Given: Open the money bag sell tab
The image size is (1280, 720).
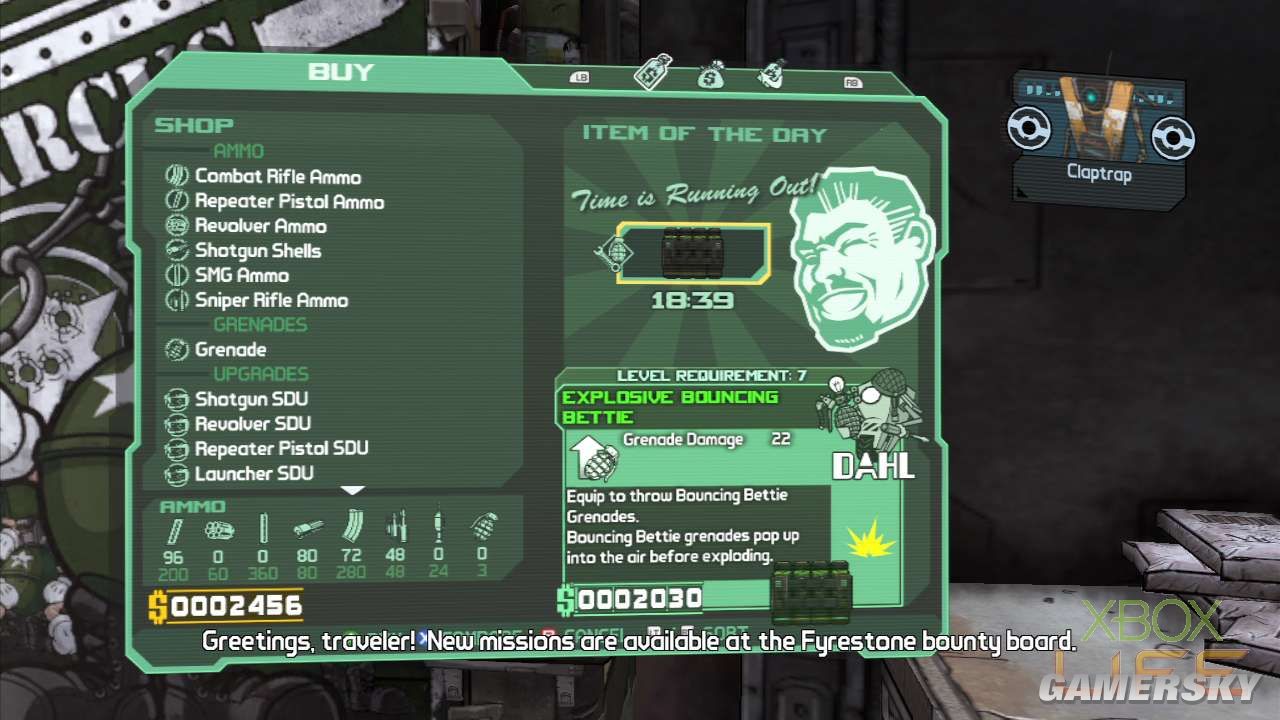Looking at the screenshot, I should [x=712, y=73].
